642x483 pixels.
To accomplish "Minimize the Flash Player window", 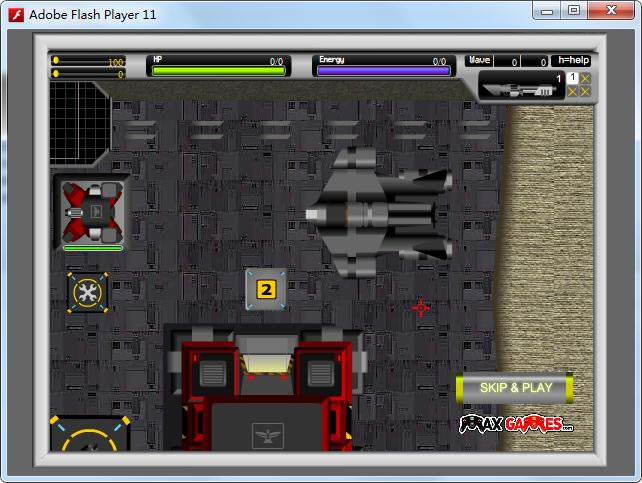I will (x=547, y=11).
